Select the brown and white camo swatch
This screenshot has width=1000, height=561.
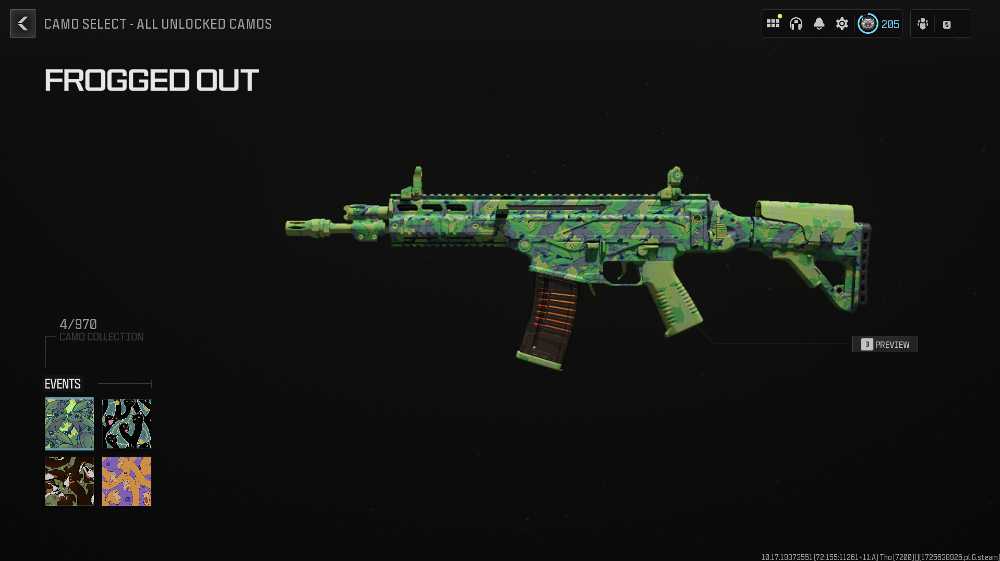tap(70, 481)
